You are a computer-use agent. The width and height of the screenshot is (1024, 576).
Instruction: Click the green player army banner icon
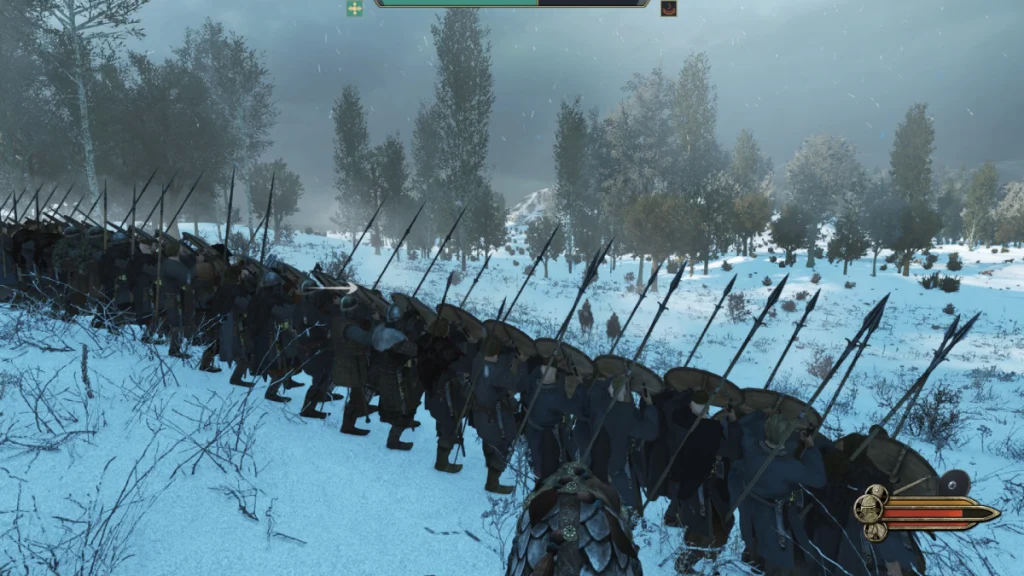click(x=355, y=8)
